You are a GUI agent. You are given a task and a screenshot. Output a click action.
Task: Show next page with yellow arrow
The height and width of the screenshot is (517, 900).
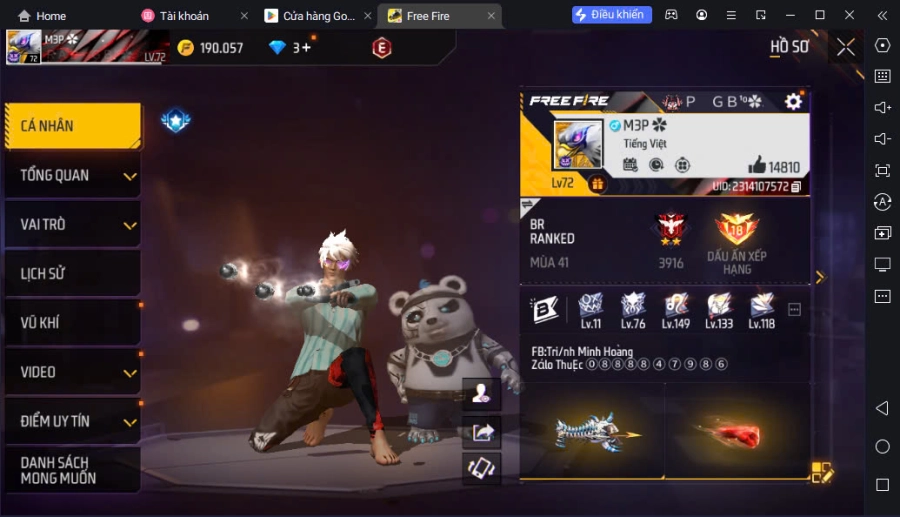[x=820, y=277]
